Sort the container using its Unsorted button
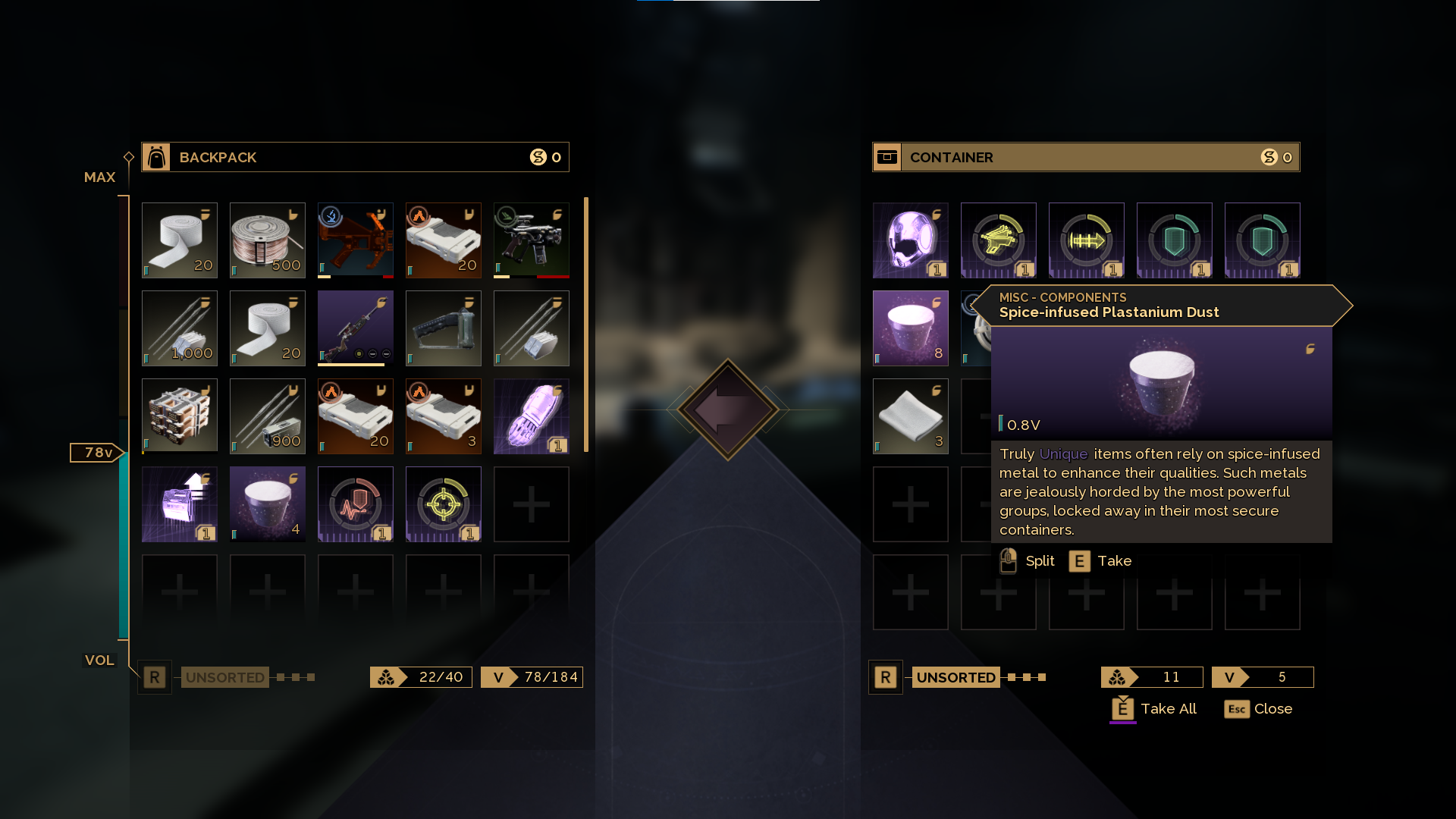This screenshot has height=819, width=1456. 955,677
